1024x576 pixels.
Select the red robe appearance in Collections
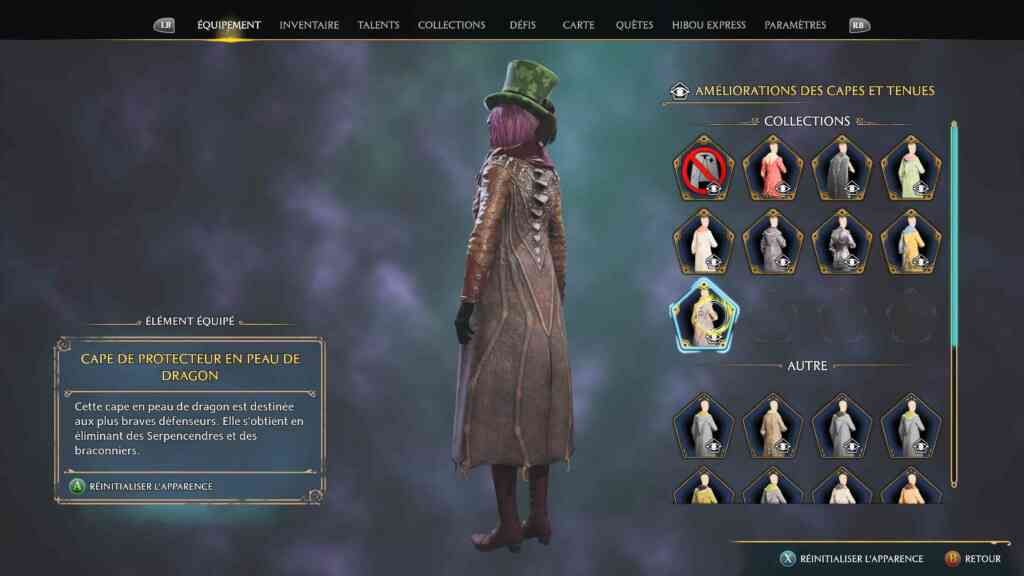click(x=773, y=168)
